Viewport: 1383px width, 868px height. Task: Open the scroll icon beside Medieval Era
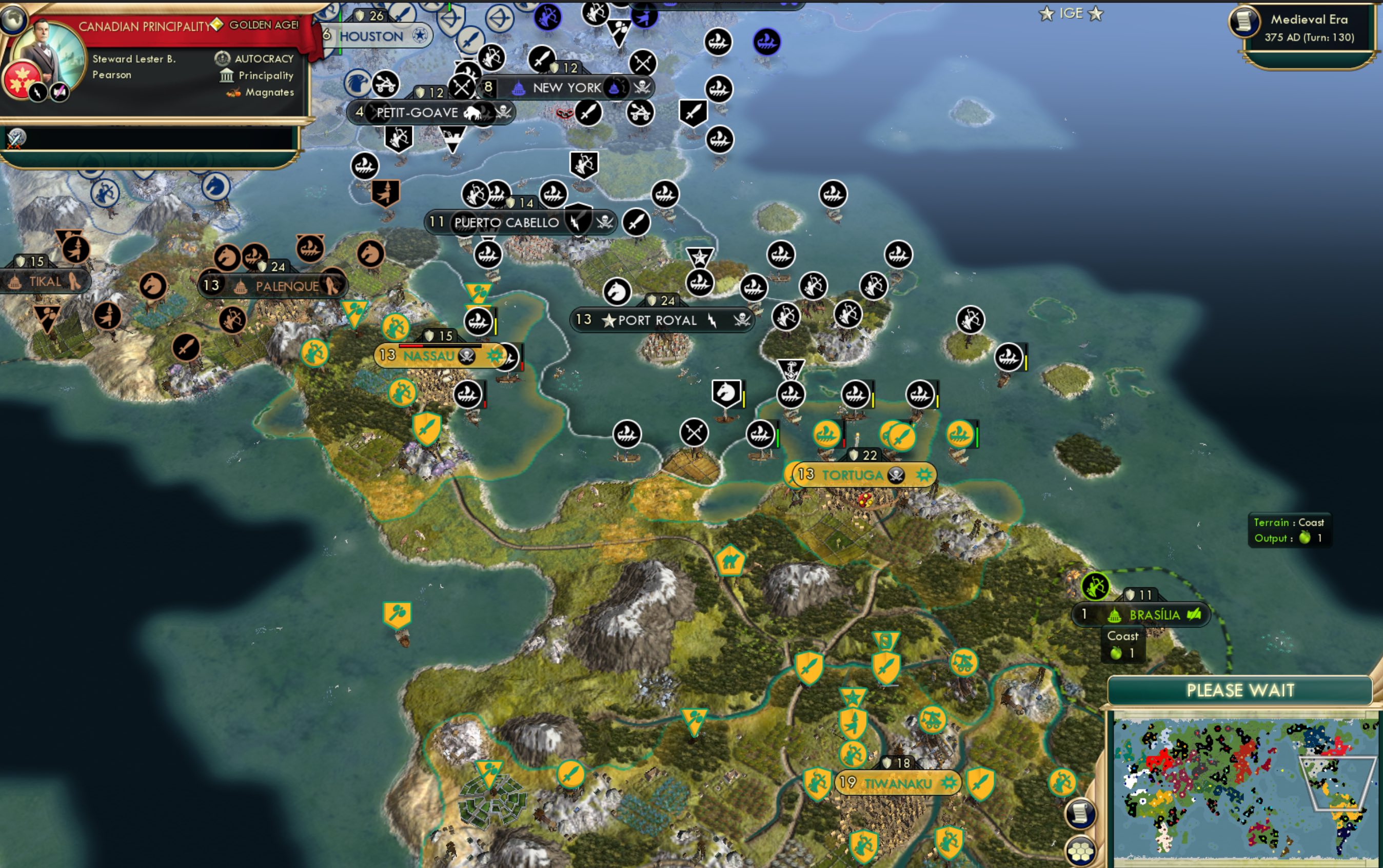click(x=1243, y=21)
